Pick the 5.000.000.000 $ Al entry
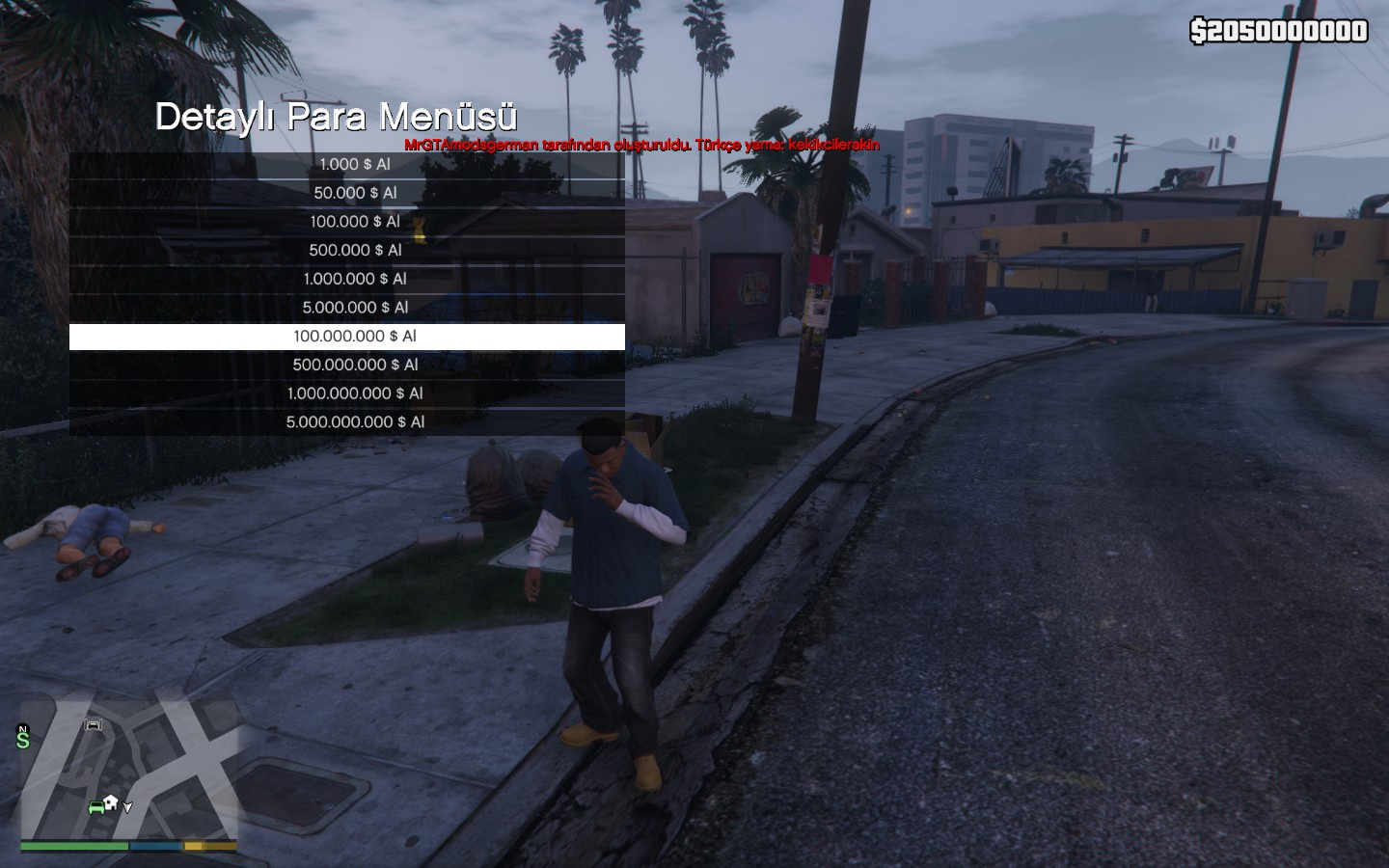The width and height of the screenshot is (1389, 868). pos(355,422)
